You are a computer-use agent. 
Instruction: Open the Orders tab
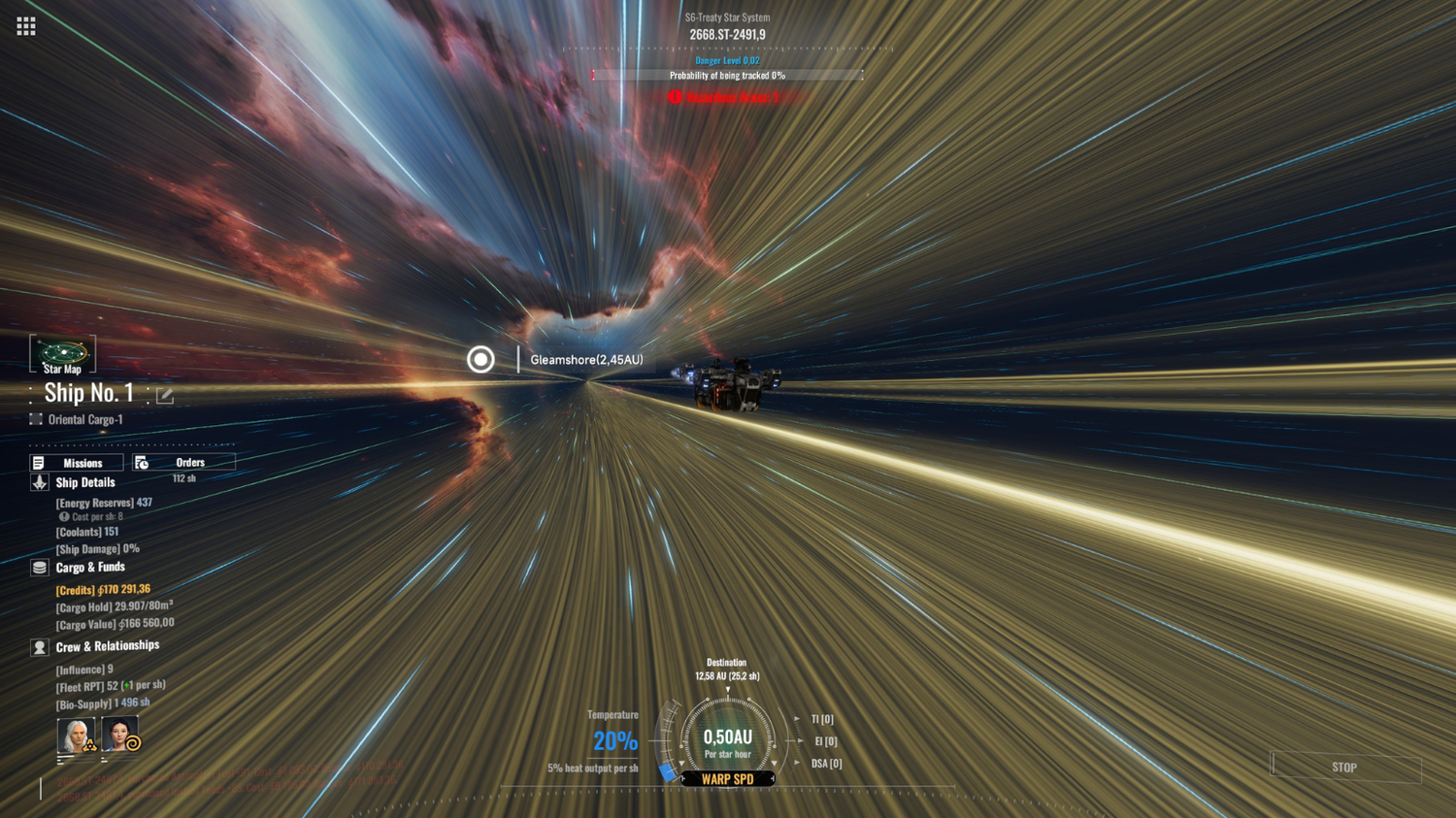point(183,463)
